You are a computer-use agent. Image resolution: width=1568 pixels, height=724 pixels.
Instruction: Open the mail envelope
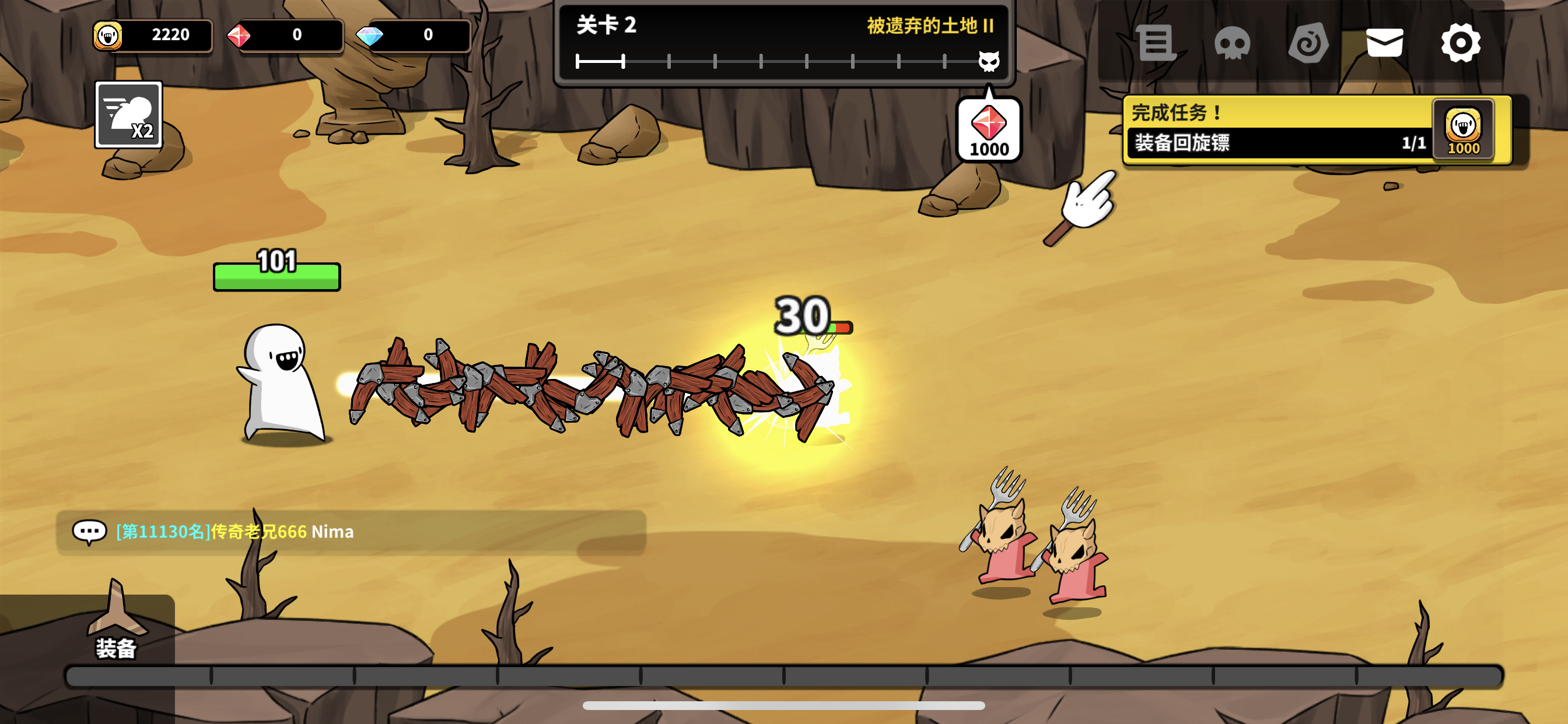point(1385,43)
